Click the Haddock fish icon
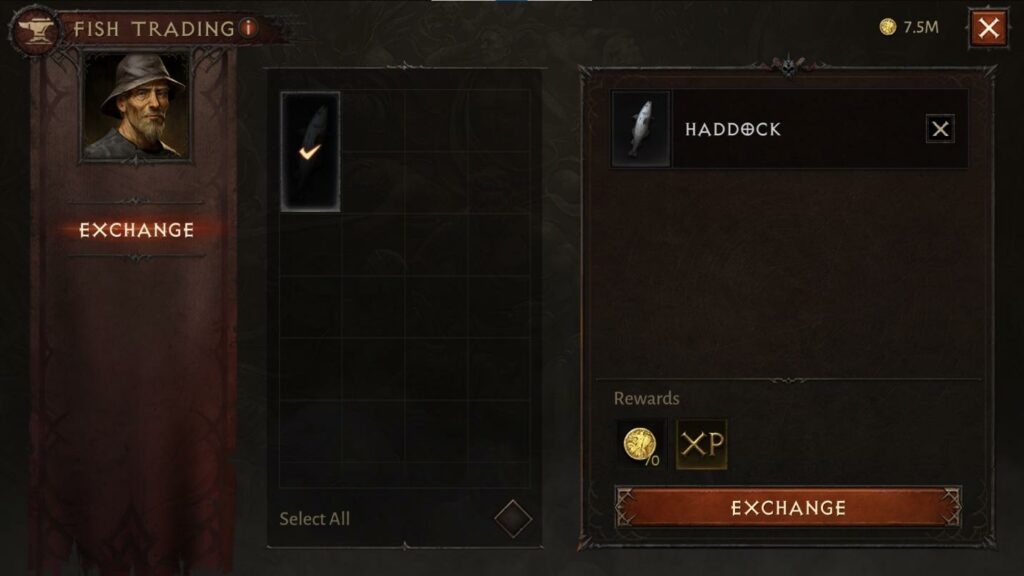 641,129
